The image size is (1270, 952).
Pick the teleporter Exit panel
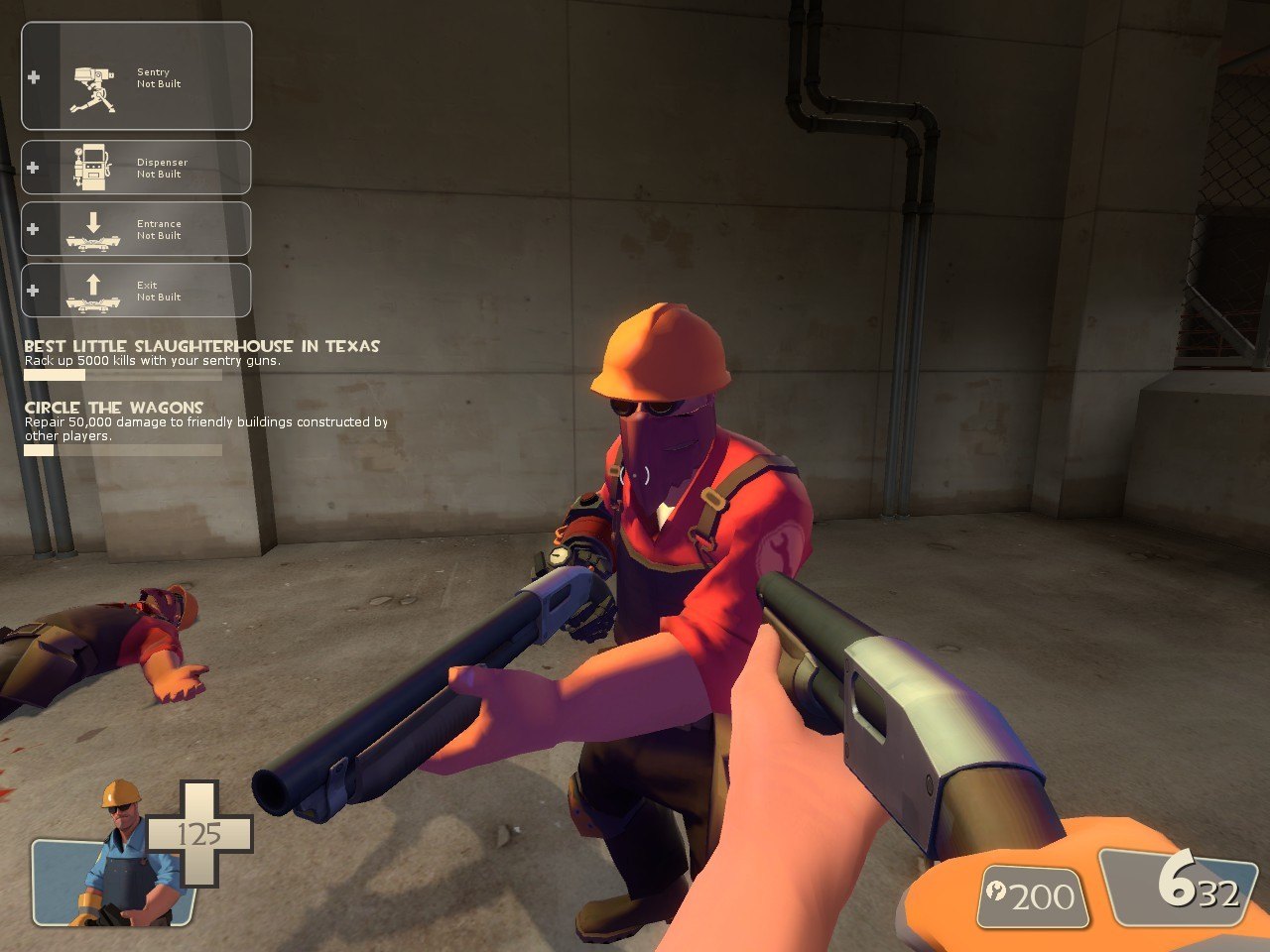click(x=137, y=291)
